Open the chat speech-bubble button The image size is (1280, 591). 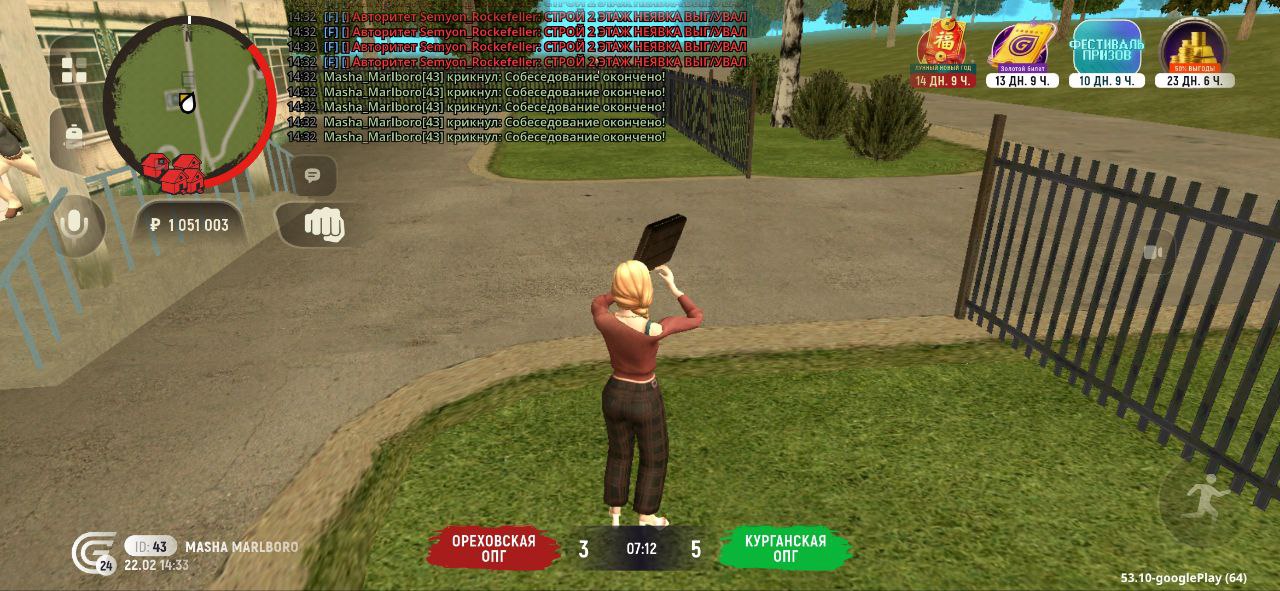[x=313, y=176]
